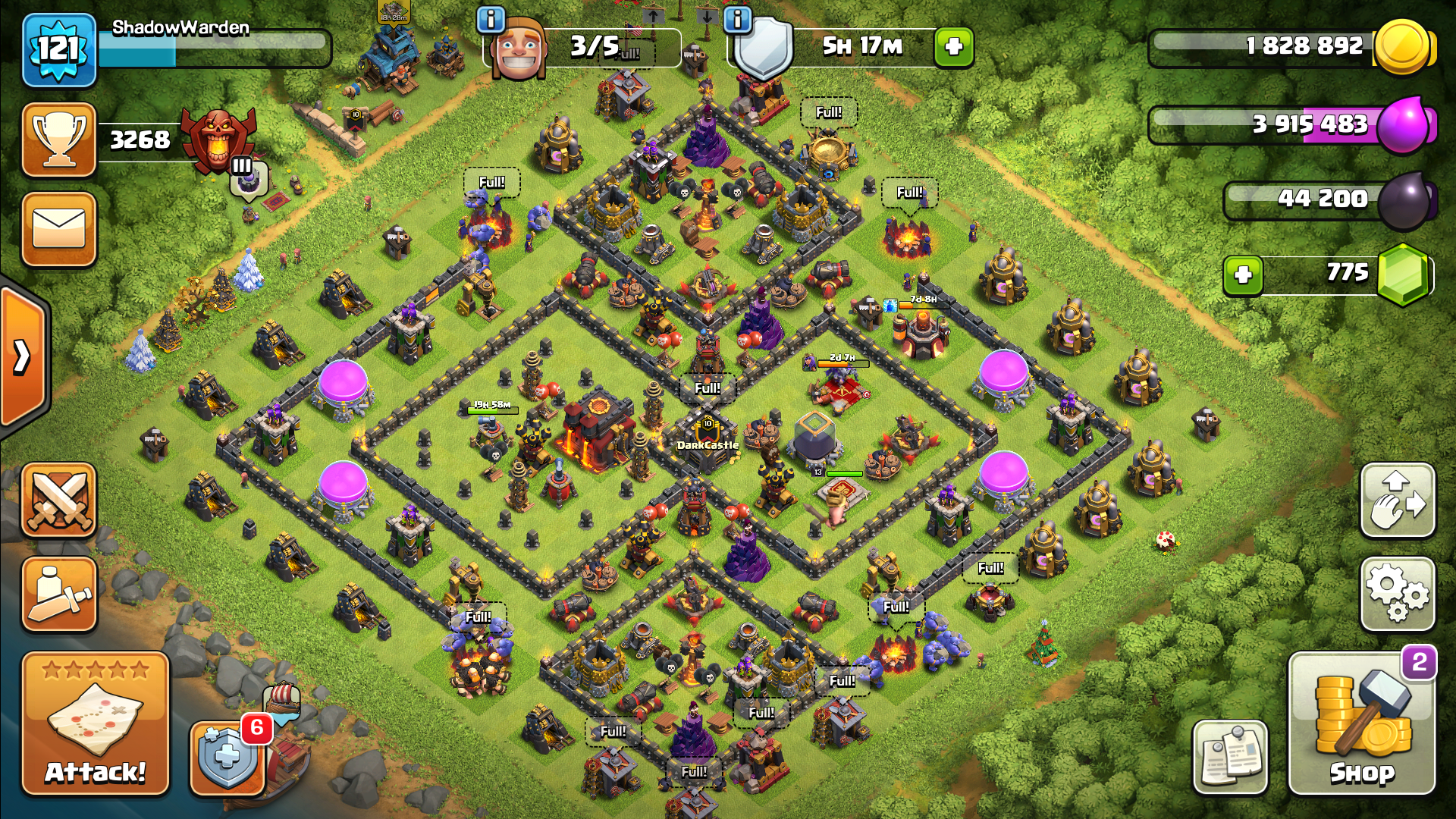Open the crossed swords battle log
Screen dimensions: 1456x819
pyautogui.click(x=59, y=500)
